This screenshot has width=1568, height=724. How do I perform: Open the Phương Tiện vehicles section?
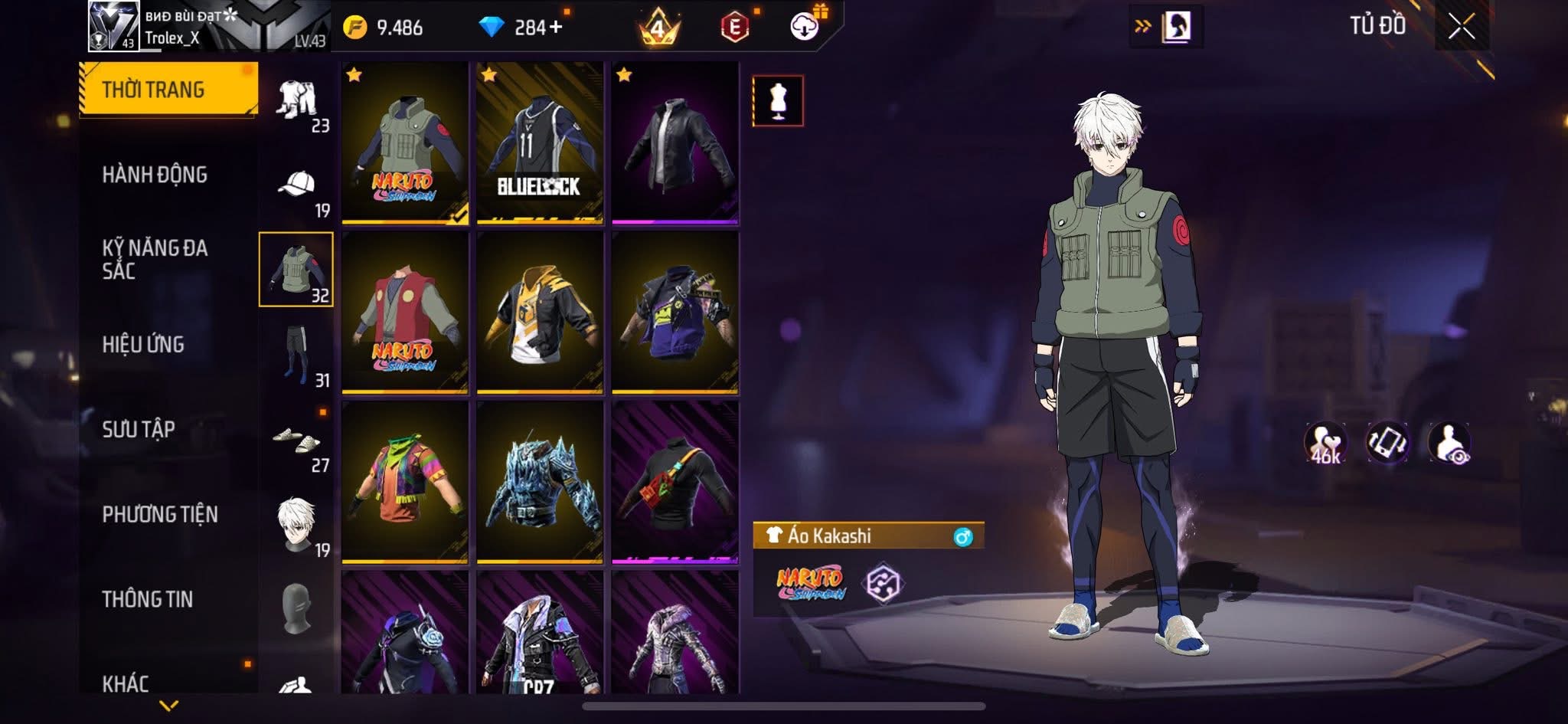(160, 514)
